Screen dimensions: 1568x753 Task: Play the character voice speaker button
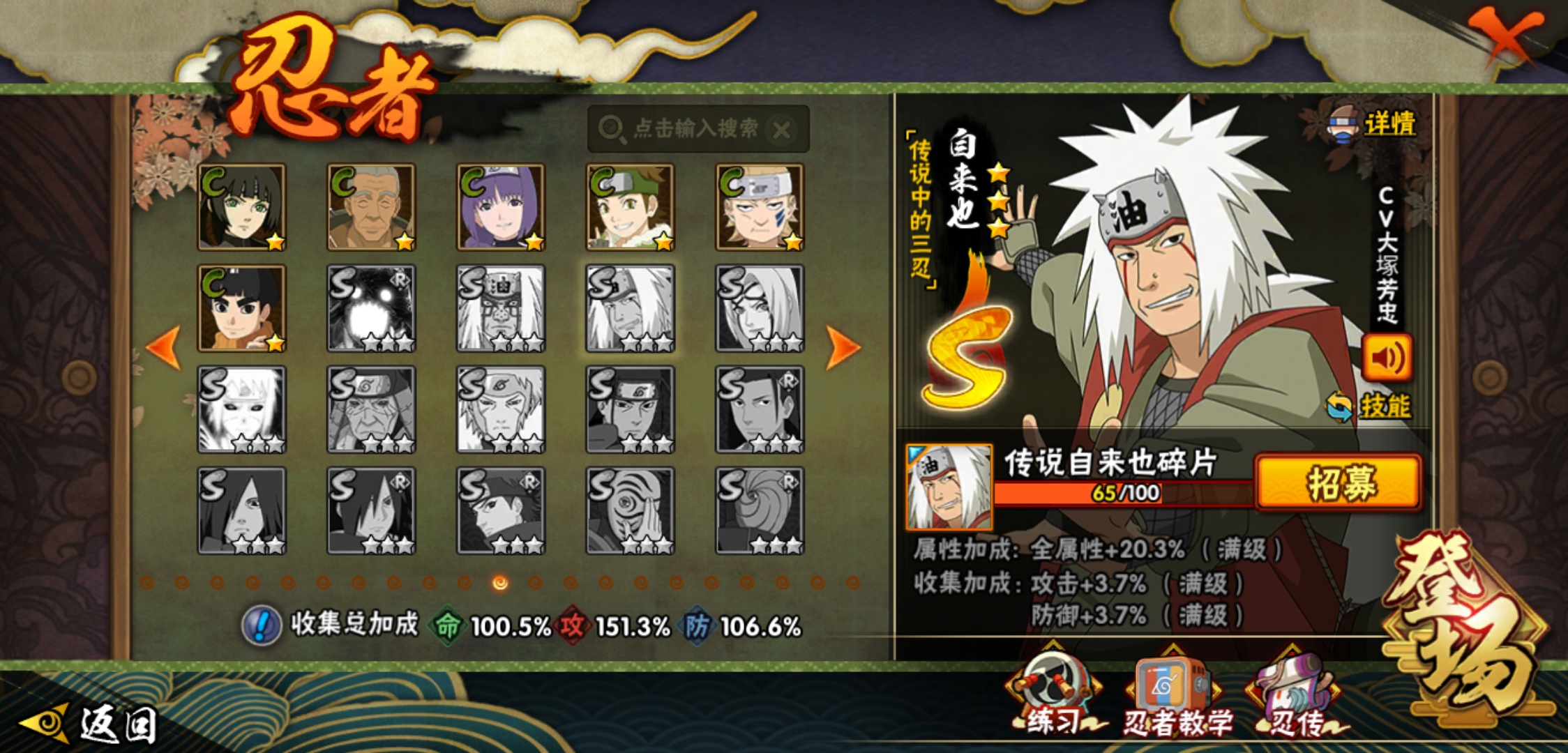[1387, 358]
